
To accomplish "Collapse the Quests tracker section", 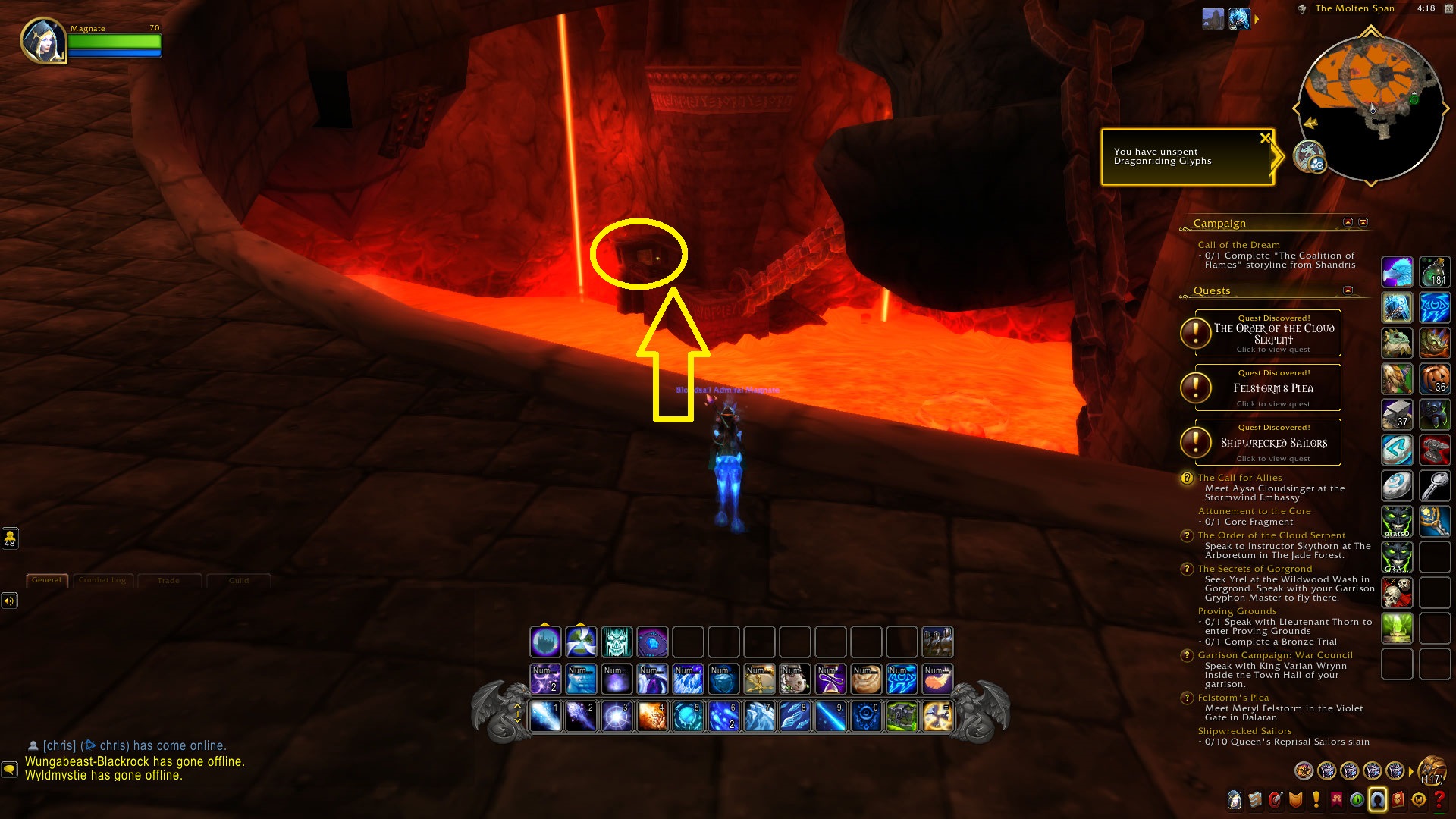I will (x=1348, y=290).
